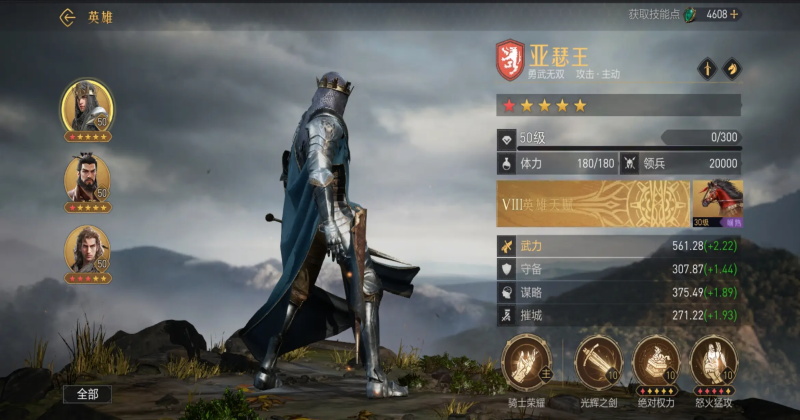The height and width of the screenshot is (420, 800).
Task: Tap the sword troop-type diamond icon
Action: pyautogui.click(x=706, y=69)
